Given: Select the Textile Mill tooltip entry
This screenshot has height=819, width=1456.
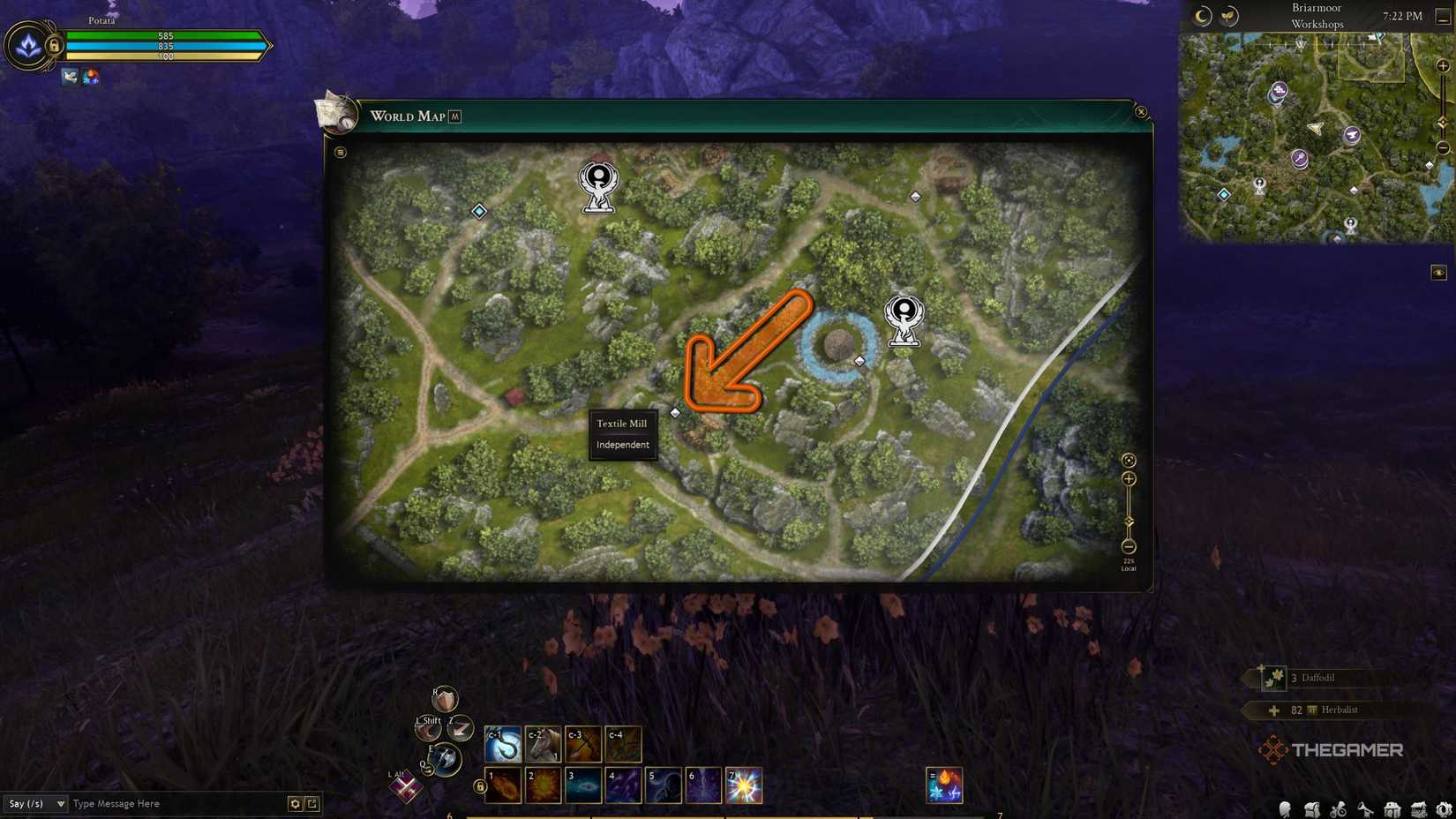Looking at the screenshot, I should [x=622, y=424].
